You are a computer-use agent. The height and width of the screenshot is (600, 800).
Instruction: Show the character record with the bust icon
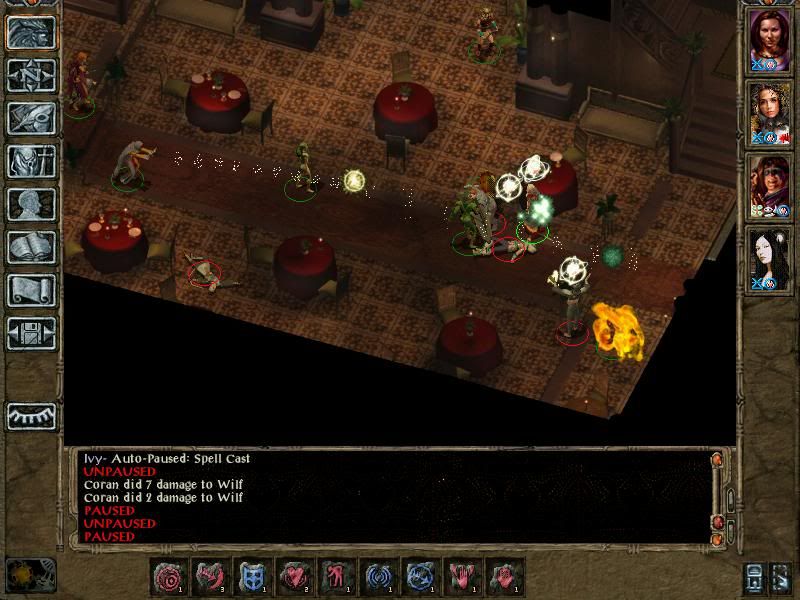(31, 204)
